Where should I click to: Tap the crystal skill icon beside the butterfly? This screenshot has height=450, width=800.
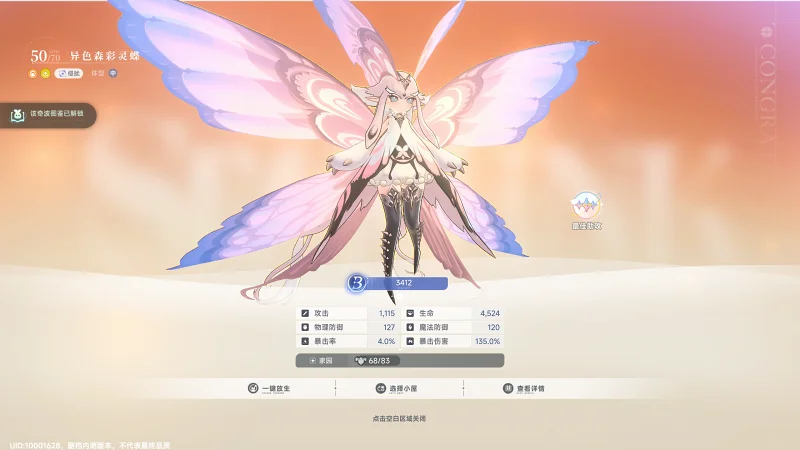pos(586,207)
